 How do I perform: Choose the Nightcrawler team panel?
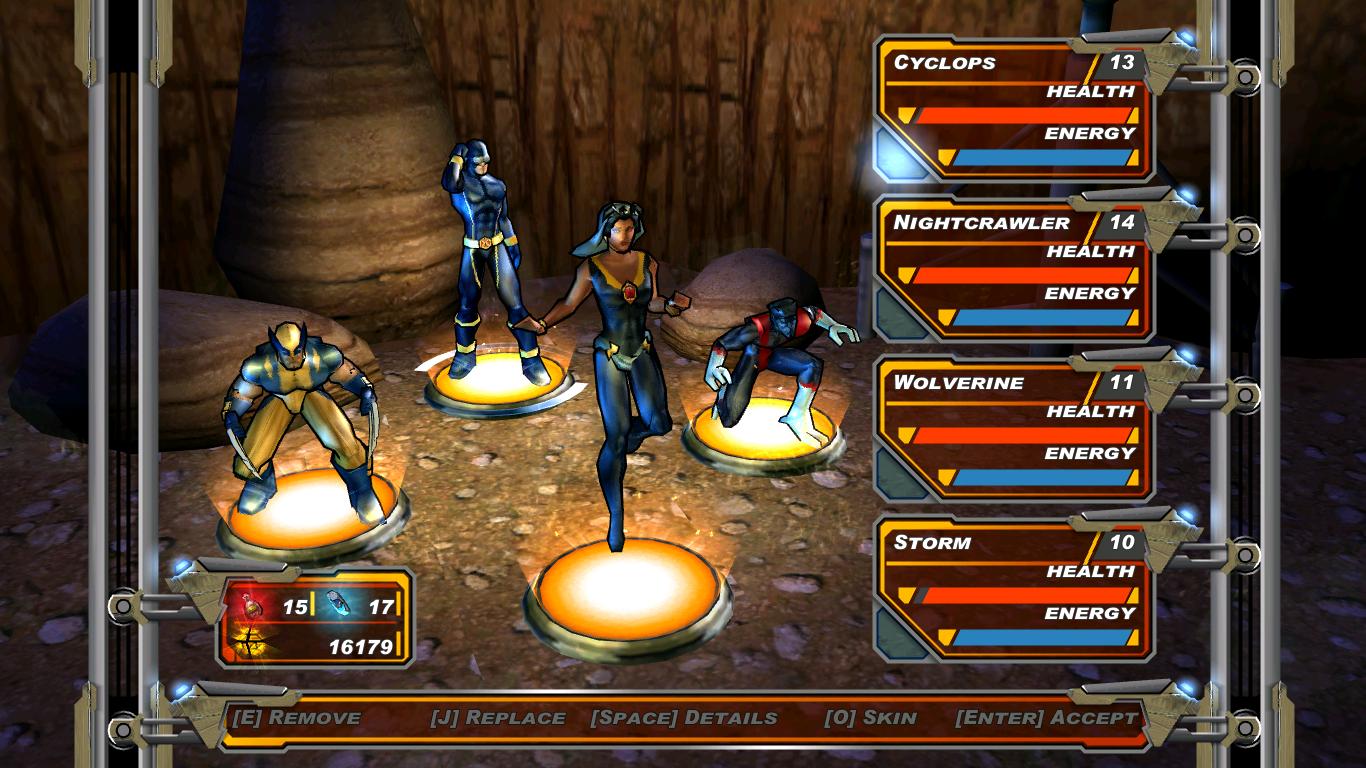click(1015, 270)
